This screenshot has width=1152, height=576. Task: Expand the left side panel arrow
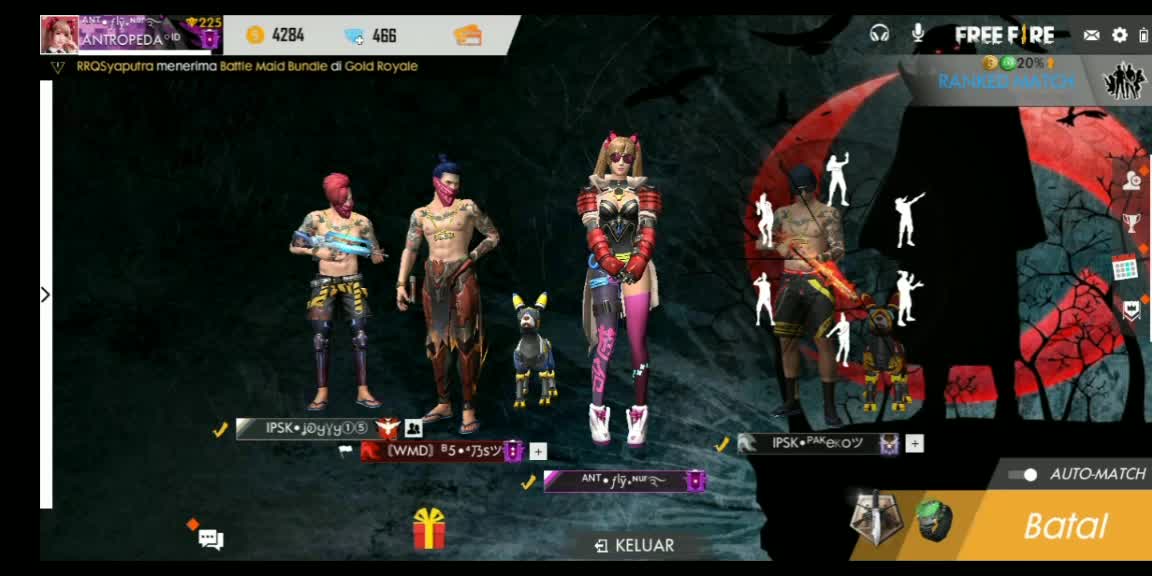45,294
